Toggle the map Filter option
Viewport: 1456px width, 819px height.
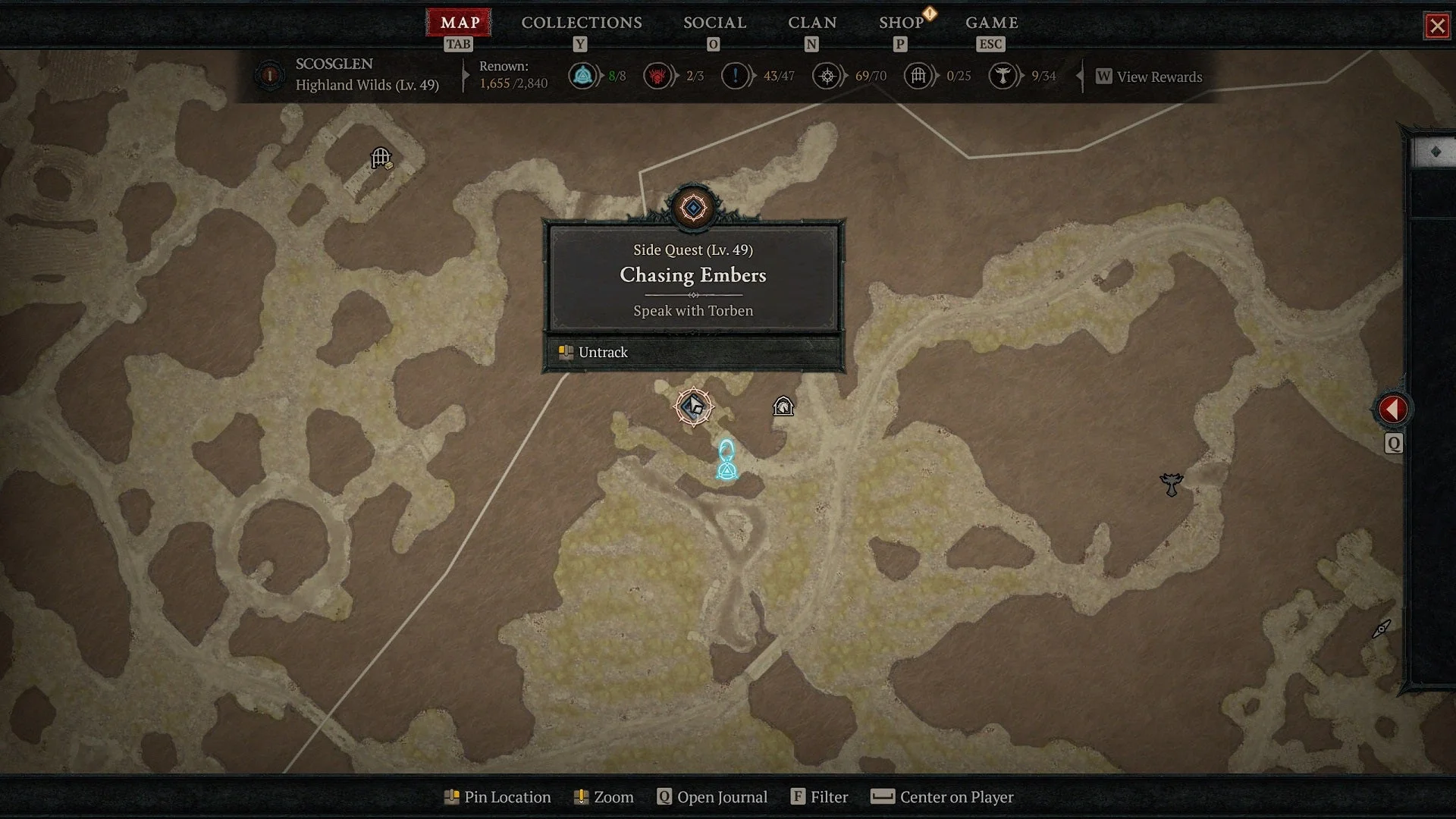click(820, 797)
